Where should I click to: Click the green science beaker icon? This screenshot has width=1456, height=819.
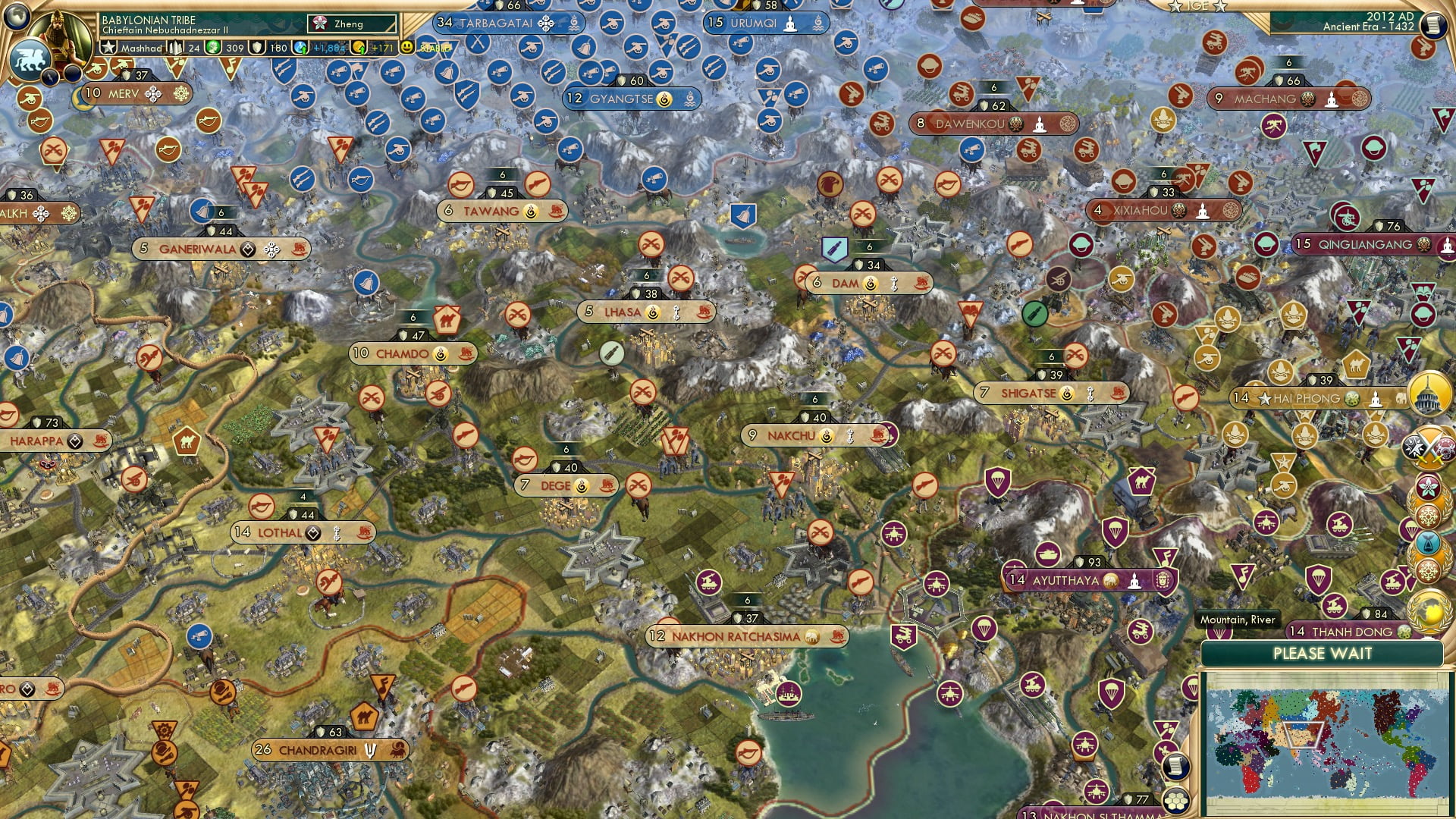click(x=212, y=48)
